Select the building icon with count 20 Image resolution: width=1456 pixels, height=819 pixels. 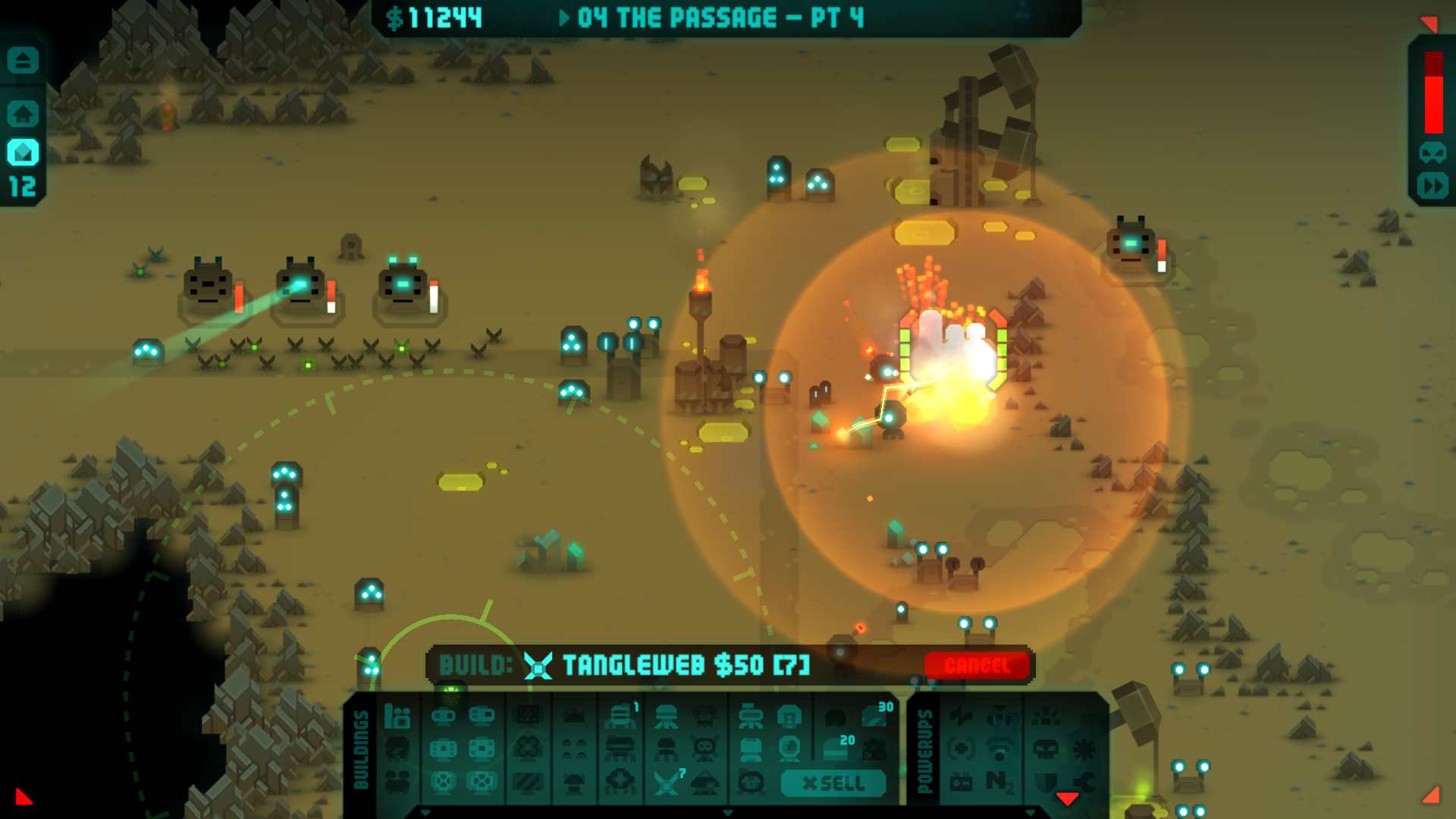836,749
